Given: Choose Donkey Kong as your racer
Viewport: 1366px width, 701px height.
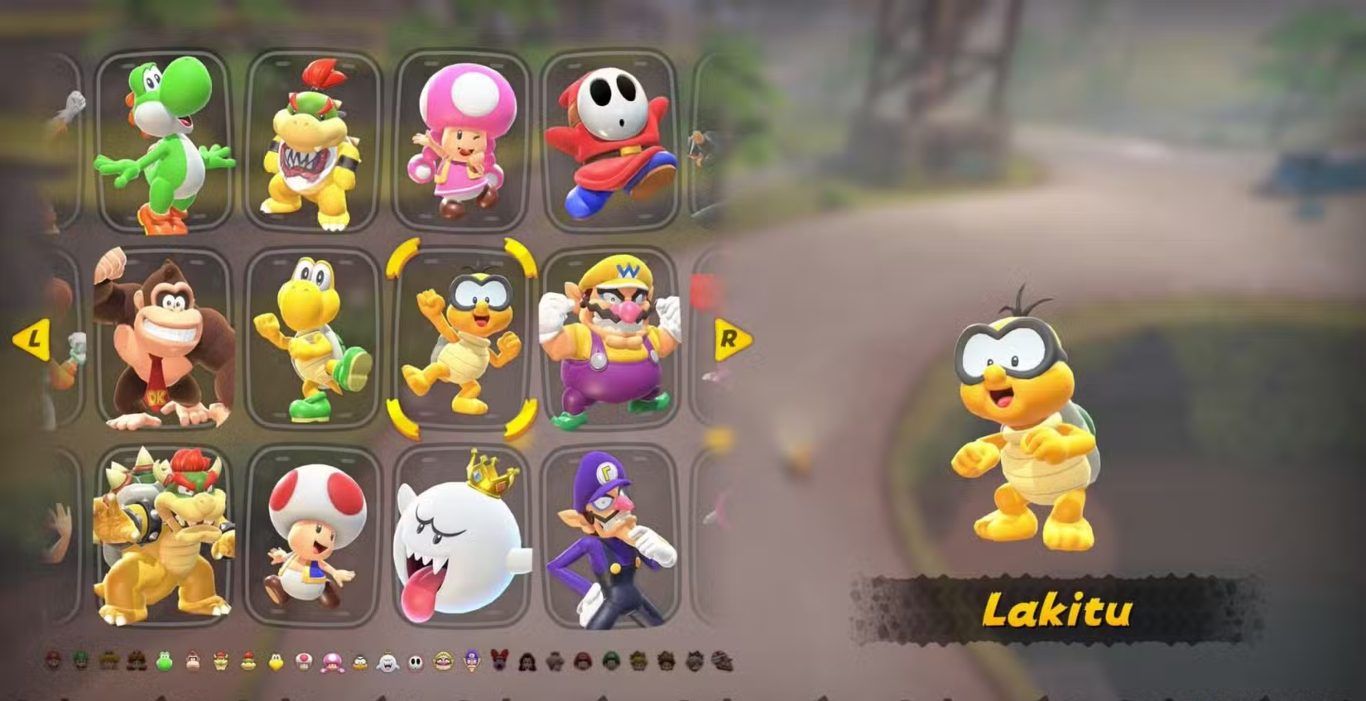Looking at the screenshot, I should pyautogui.click(x=164, y=338).
